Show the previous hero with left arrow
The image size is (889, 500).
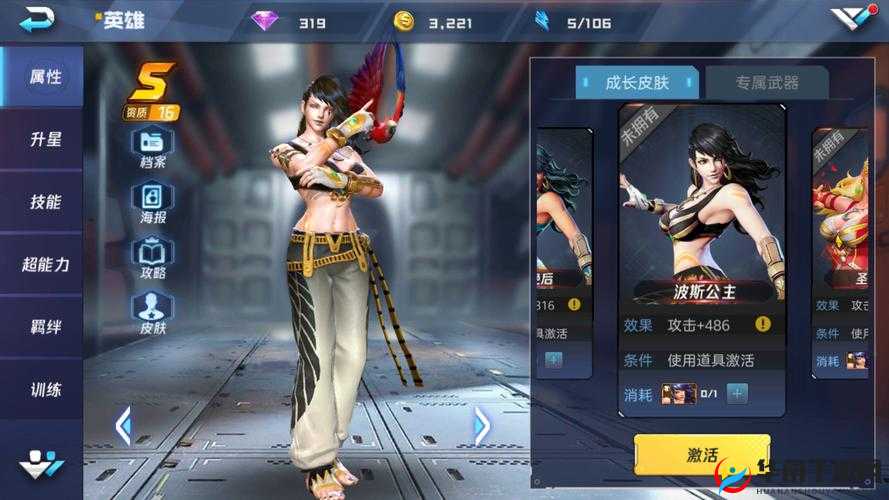pyautogui.click(x=123, y=426)
